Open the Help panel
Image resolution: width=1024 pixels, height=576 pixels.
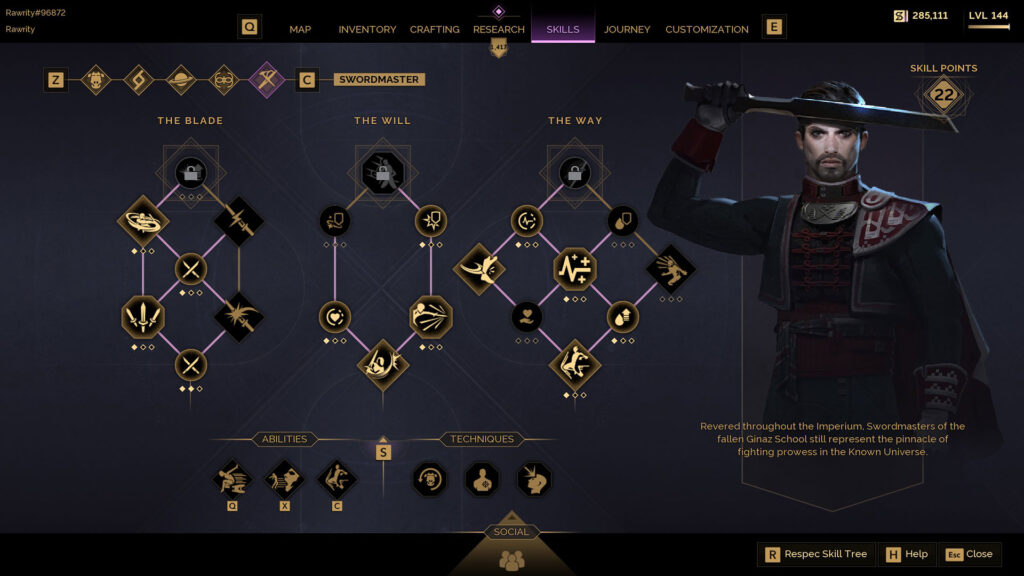tap(906, 554)
